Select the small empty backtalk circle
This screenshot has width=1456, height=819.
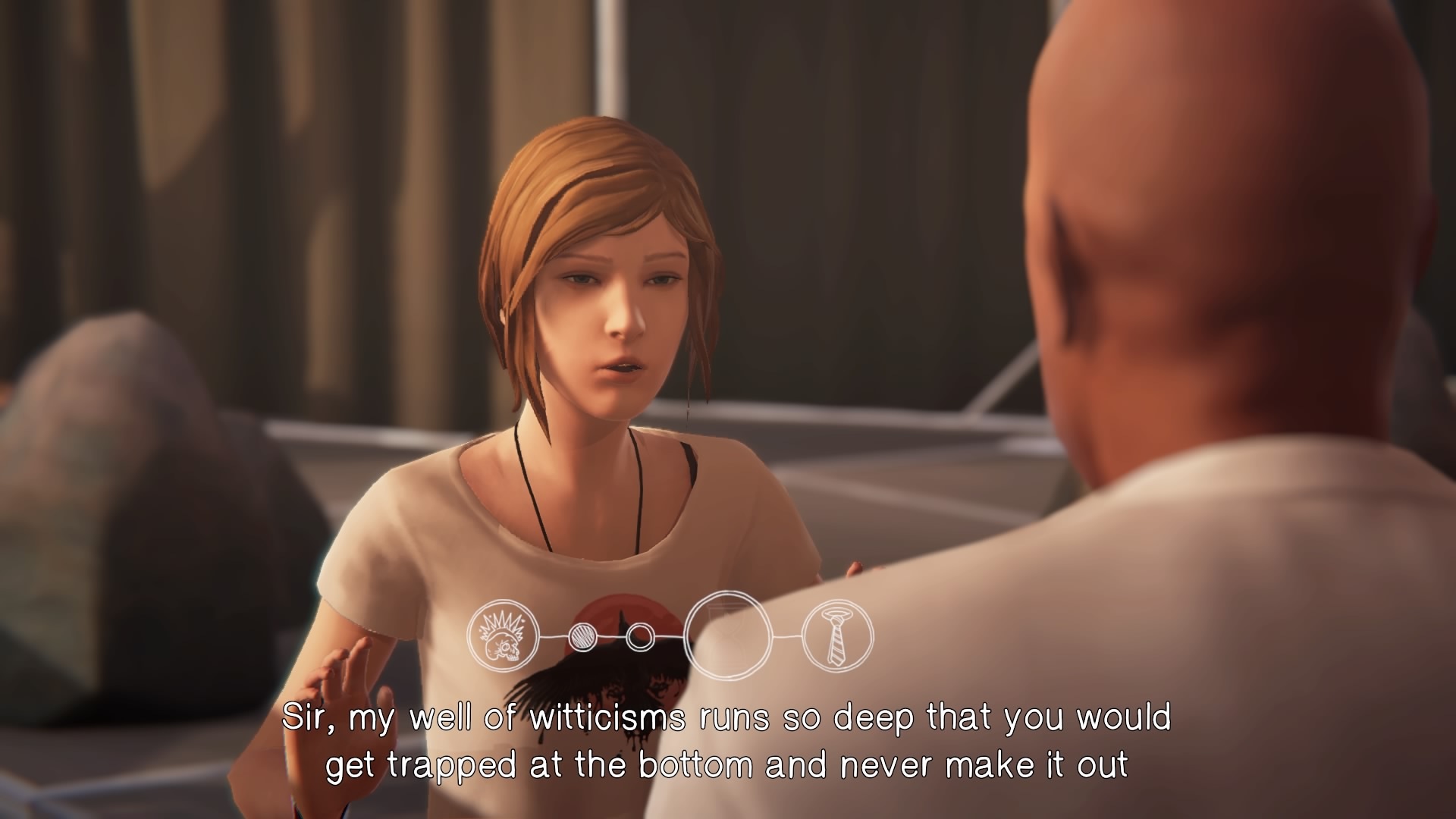[x=639, y=635]
